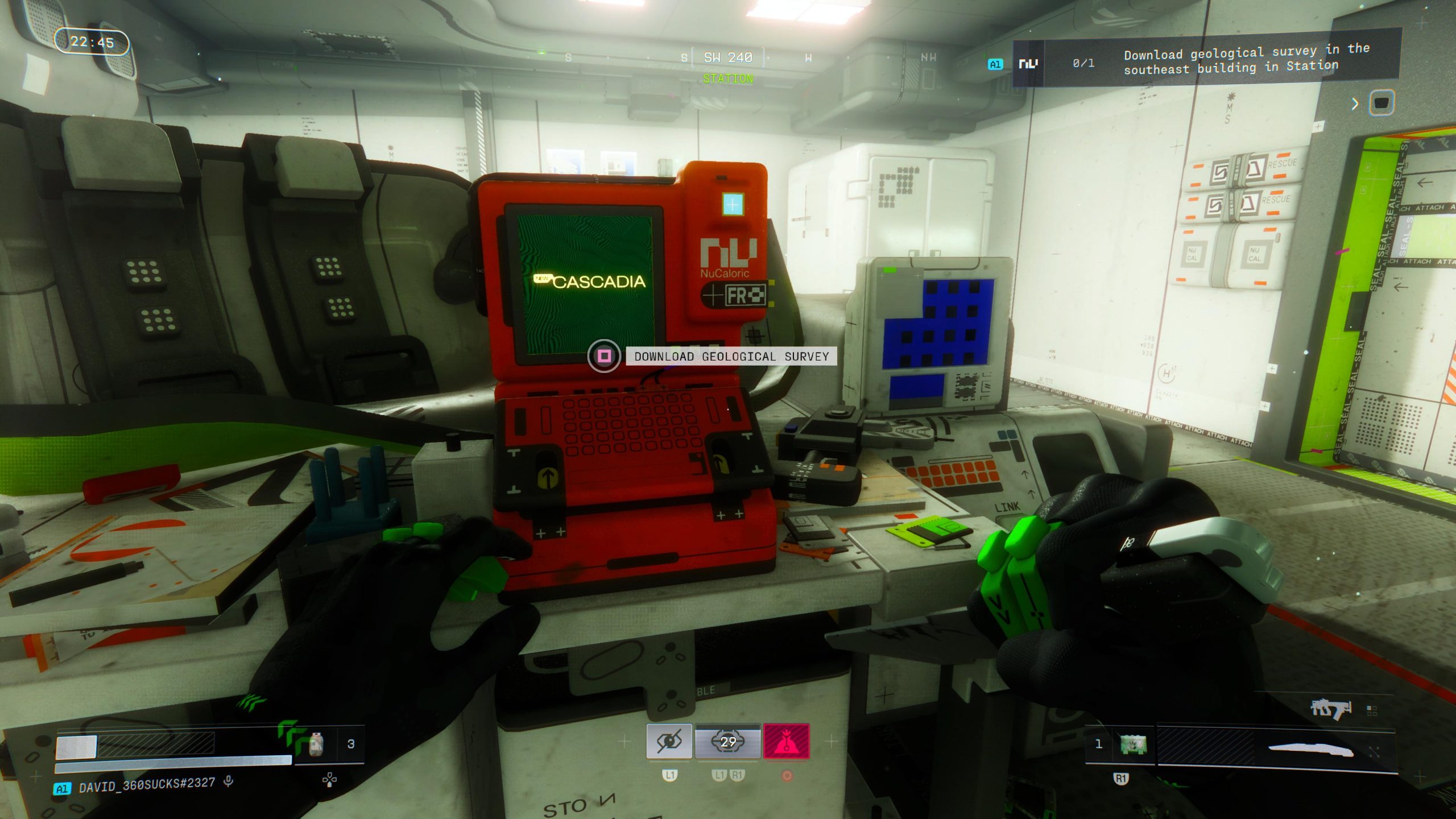The height and width of the screenshot is (819, 1456).
Task: Select the NU faction logo on the objective panel
Action: click(1028, 64)
